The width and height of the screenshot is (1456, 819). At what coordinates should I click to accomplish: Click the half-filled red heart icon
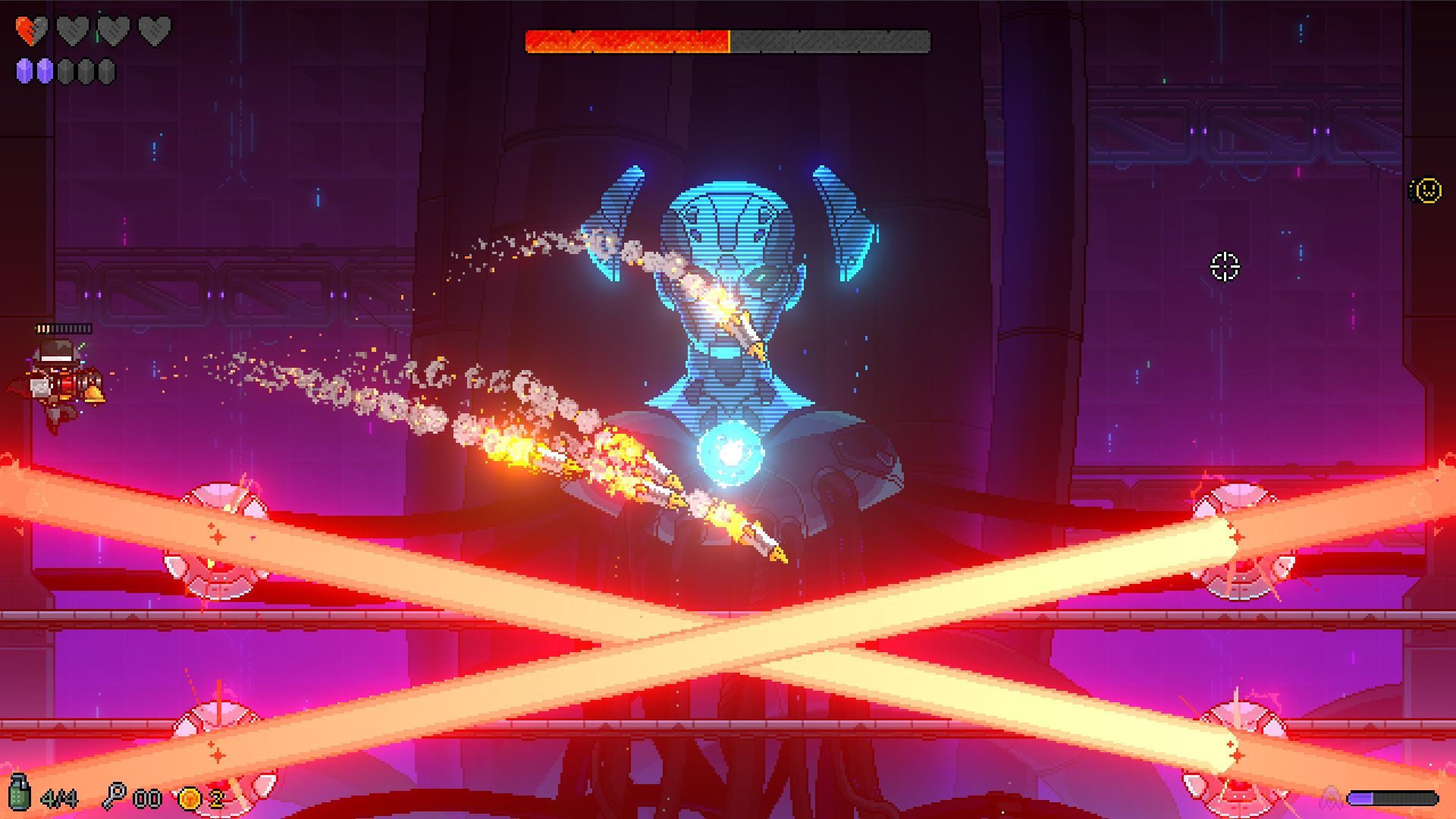[x=32, y=30]
